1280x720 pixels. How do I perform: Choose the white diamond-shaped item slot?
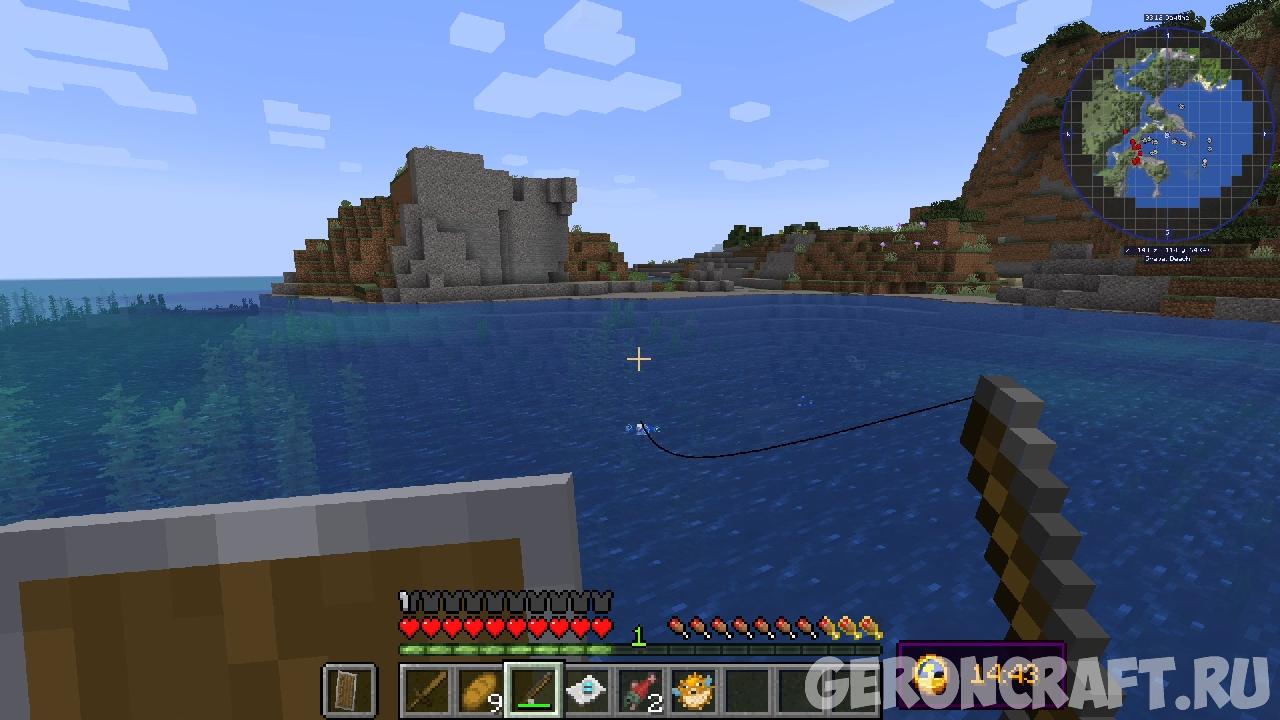tap(587, 690)
